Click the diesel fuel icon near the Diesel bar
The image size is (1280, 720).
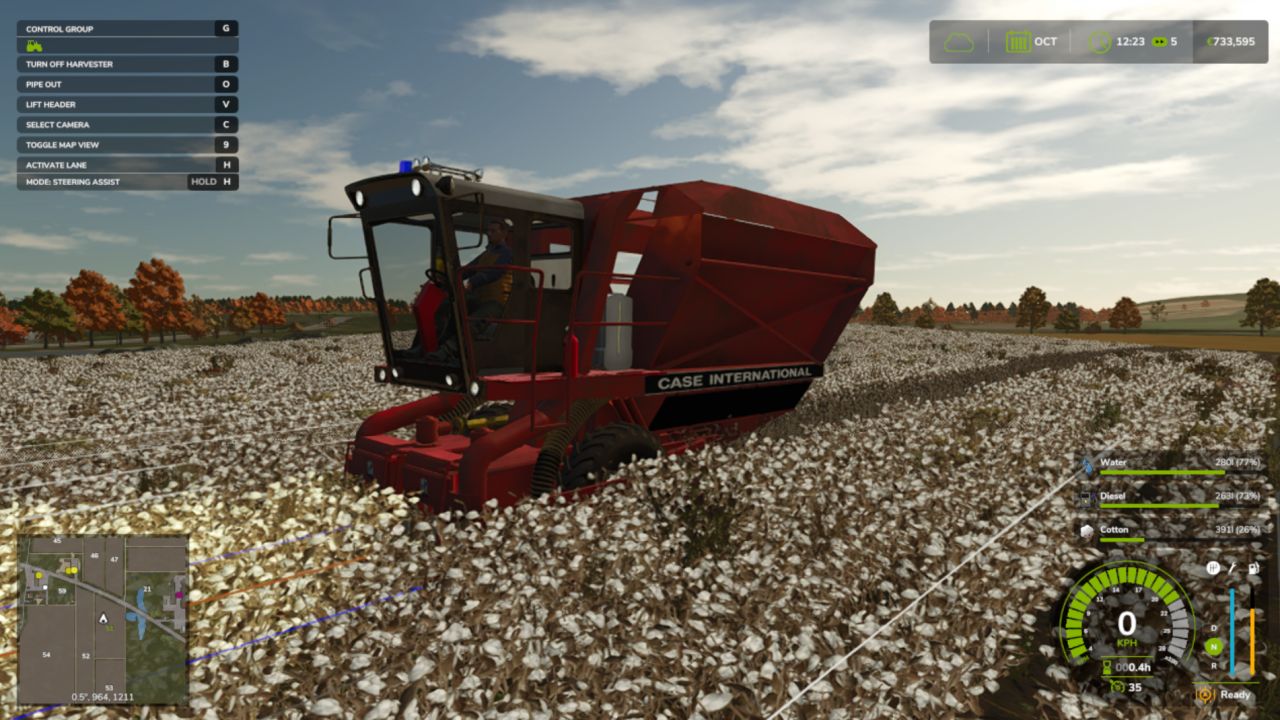(1087, 497)
